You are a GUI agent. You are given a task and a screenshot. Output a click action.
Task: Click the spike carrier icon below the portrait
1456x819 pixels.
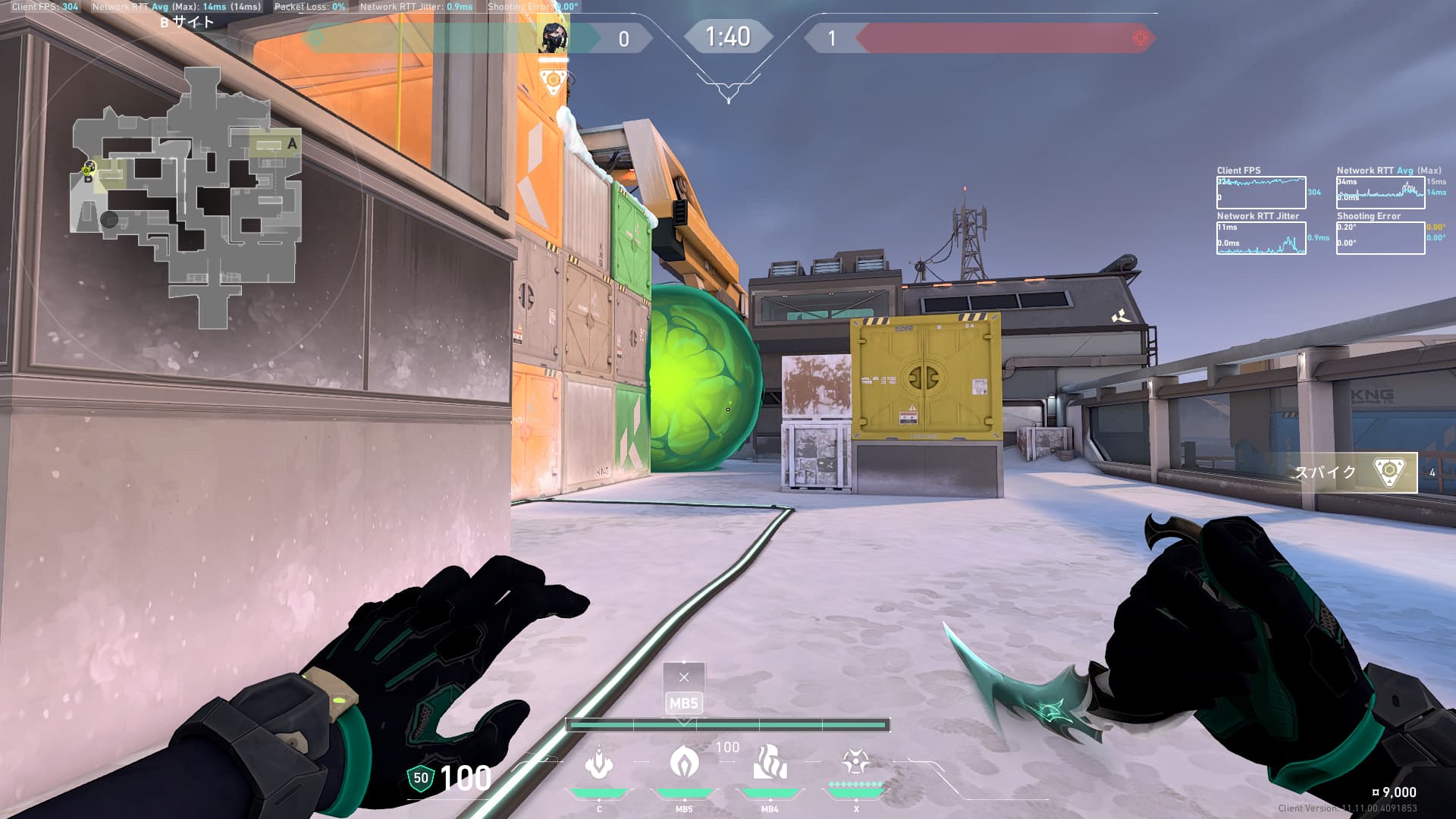click(x=554, y=80)
